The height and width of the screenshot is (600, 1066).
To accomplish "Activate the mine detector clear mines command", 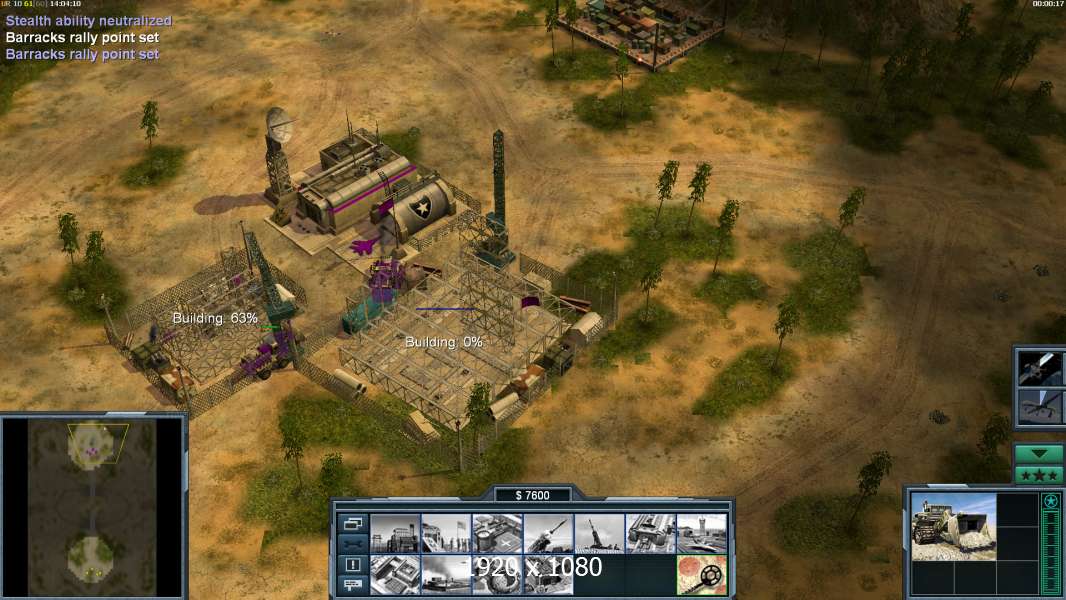I will 701,574.
